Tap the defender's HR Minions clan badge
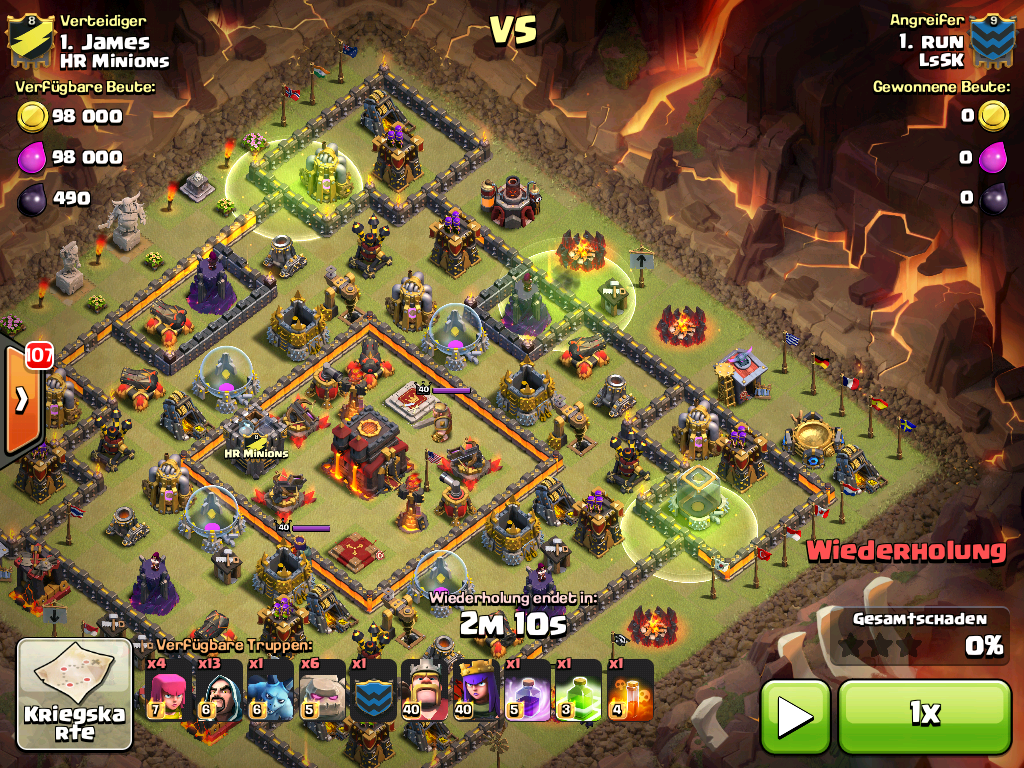1024x768 pixels. coord(28,40)
